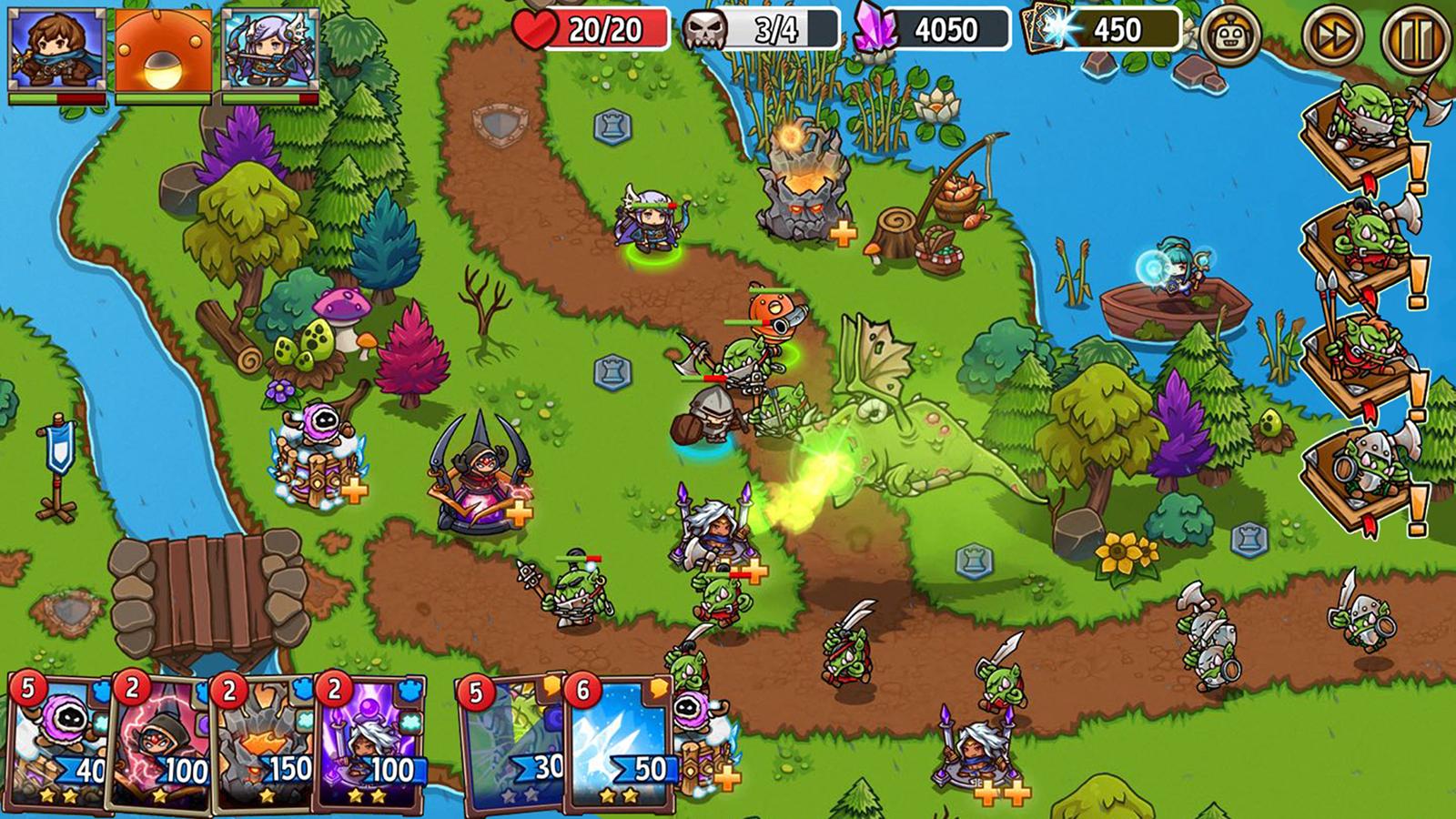Click the upgrade plus on the snowy tower

pyautogui.click(x=354, y=491)
